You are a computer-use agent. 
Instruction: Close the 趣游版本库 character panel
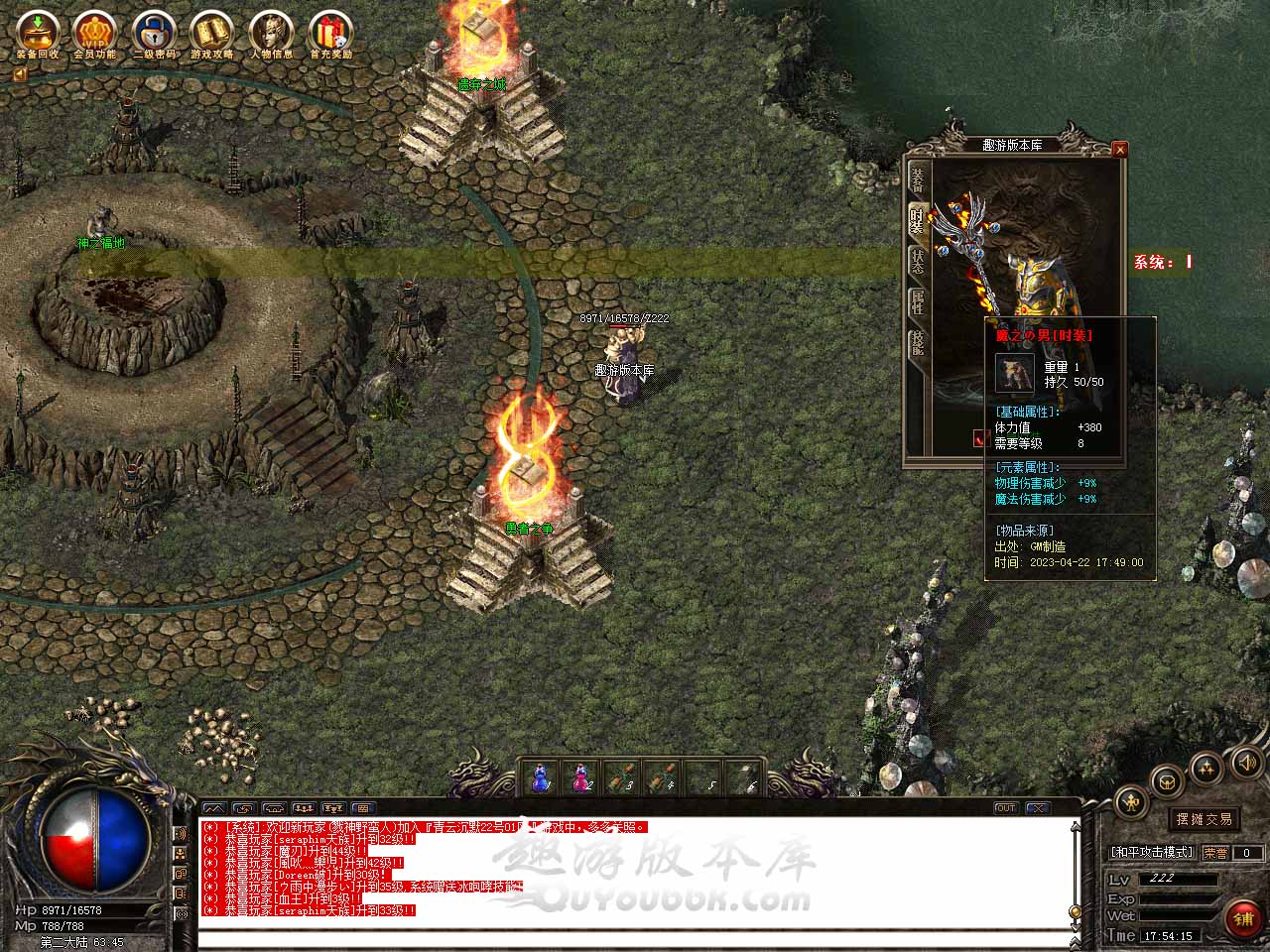[1120, 150]
